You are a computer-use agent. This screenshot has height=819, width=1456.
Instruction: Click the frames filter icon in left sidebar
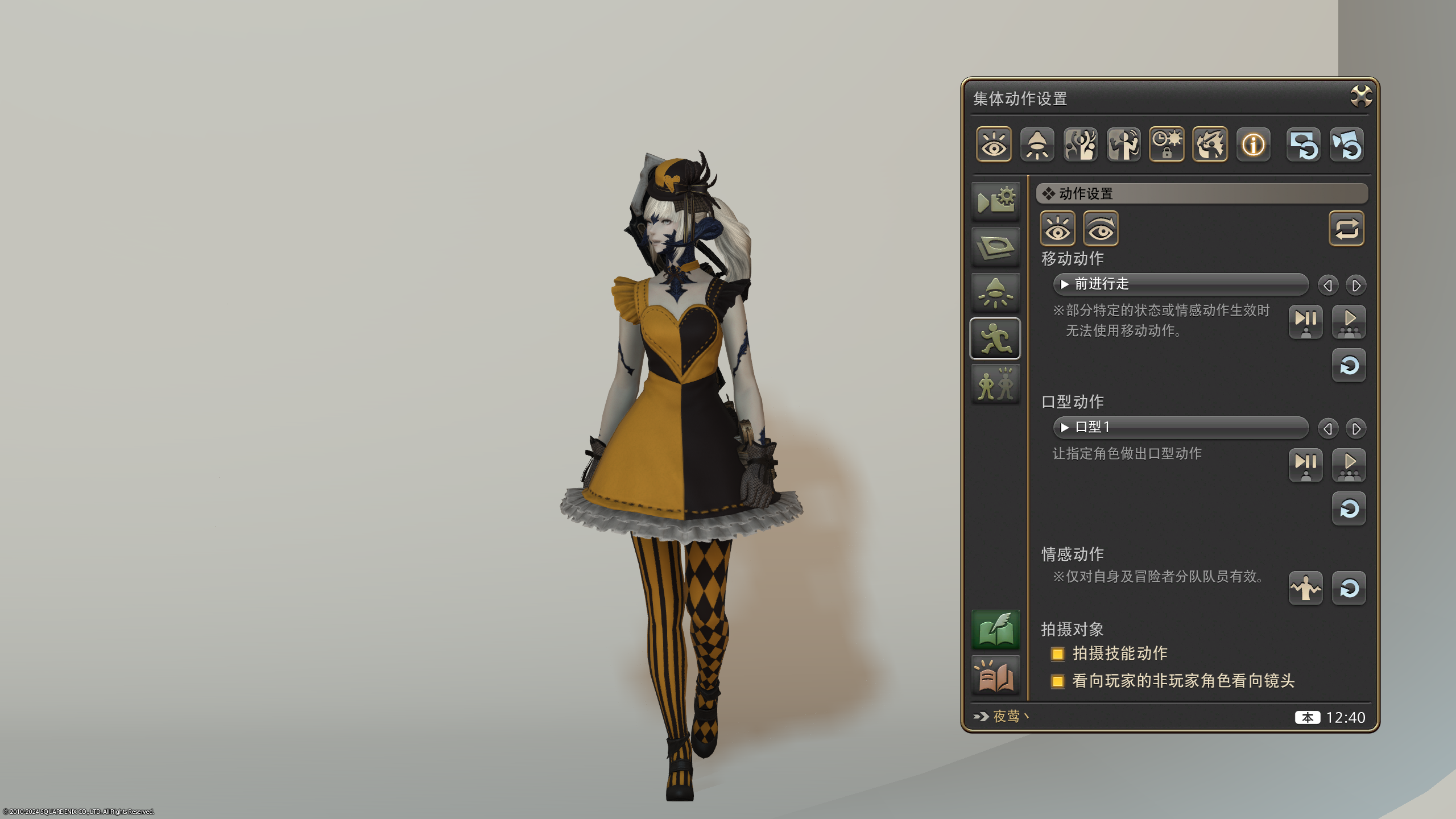995,247
